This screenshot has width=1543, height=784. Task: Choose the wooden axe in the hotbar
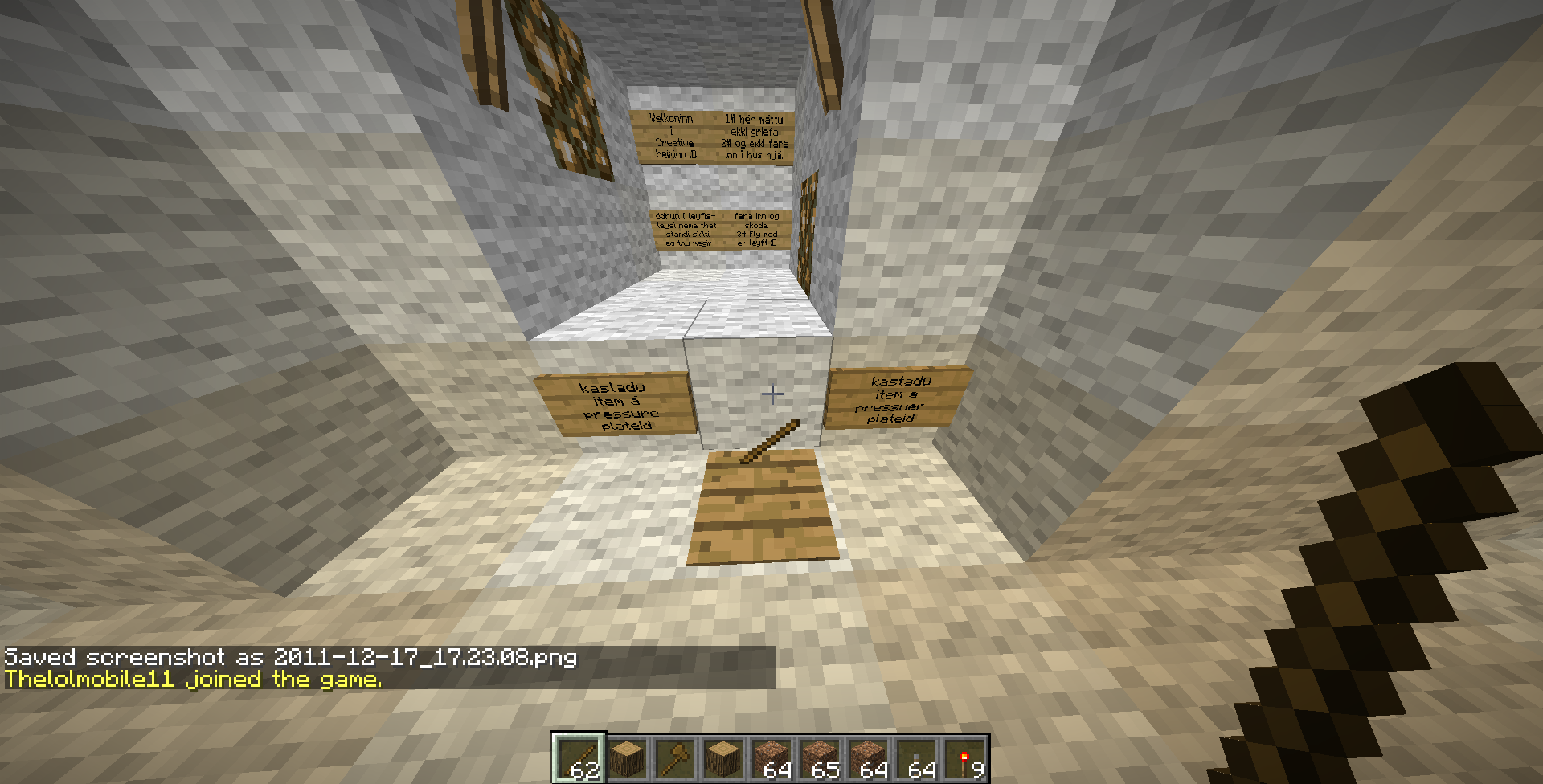click(674, 759)
